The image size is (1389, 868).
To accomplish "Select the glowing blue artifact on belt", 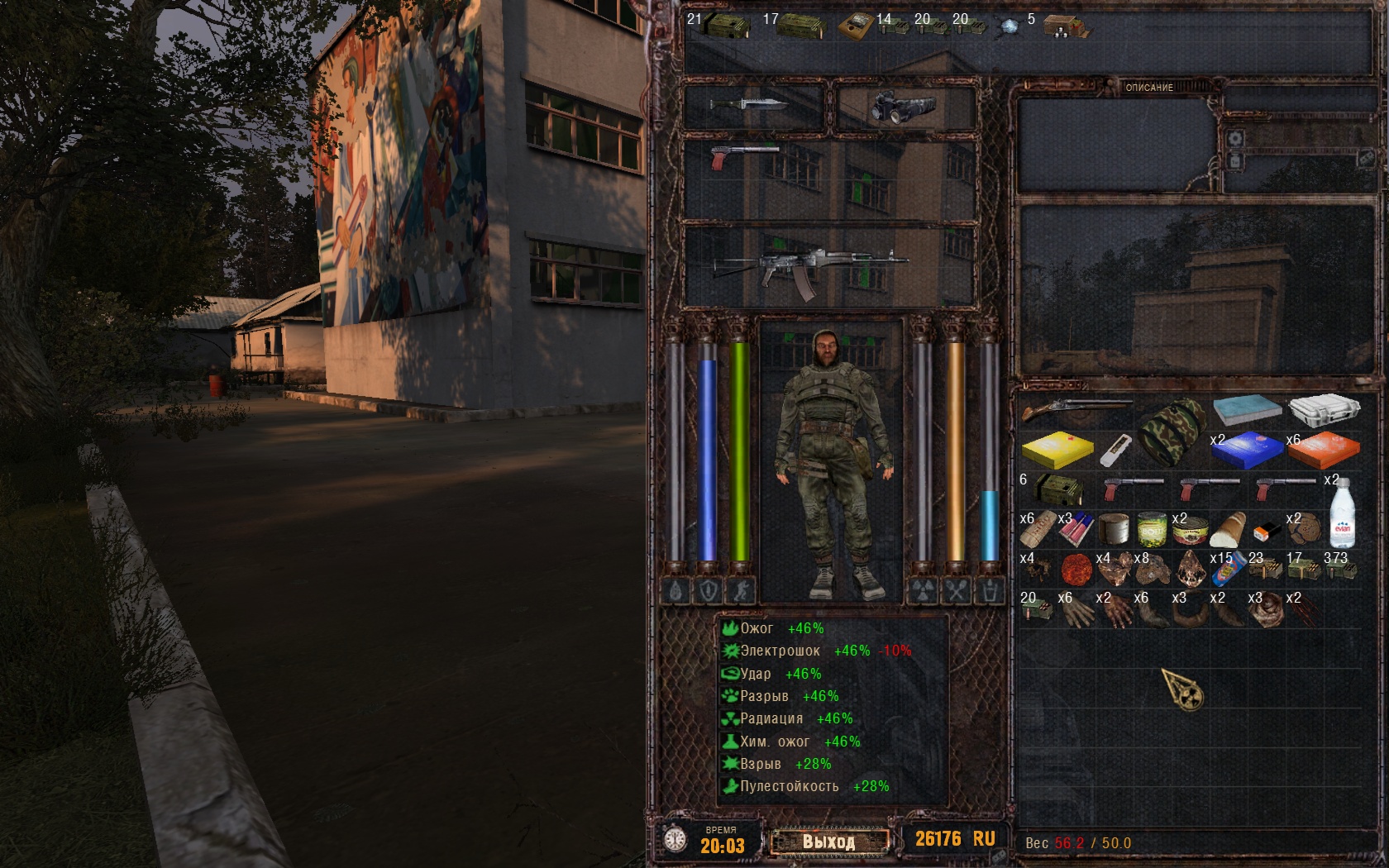I will (x=1009, y=26).
